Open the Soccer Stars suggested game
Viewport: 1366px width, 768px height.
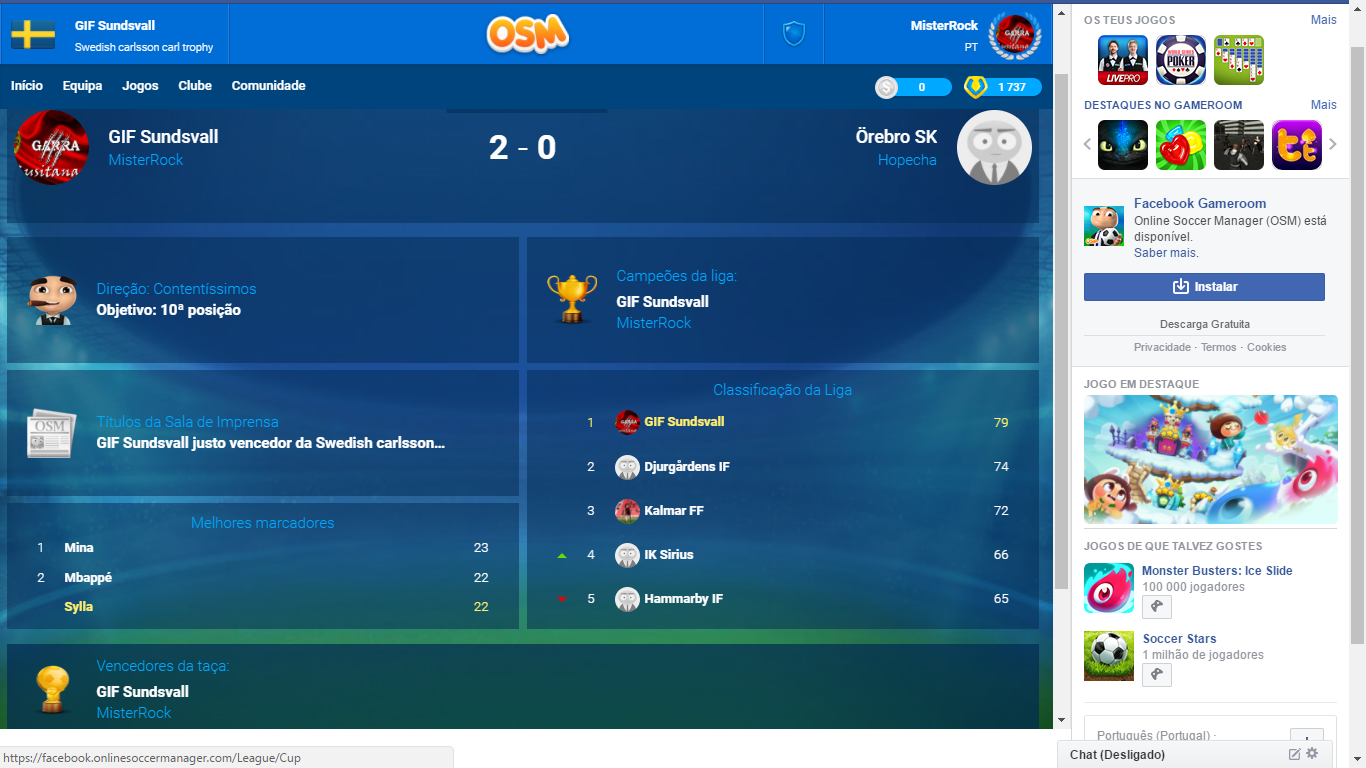pos(1179,639)
